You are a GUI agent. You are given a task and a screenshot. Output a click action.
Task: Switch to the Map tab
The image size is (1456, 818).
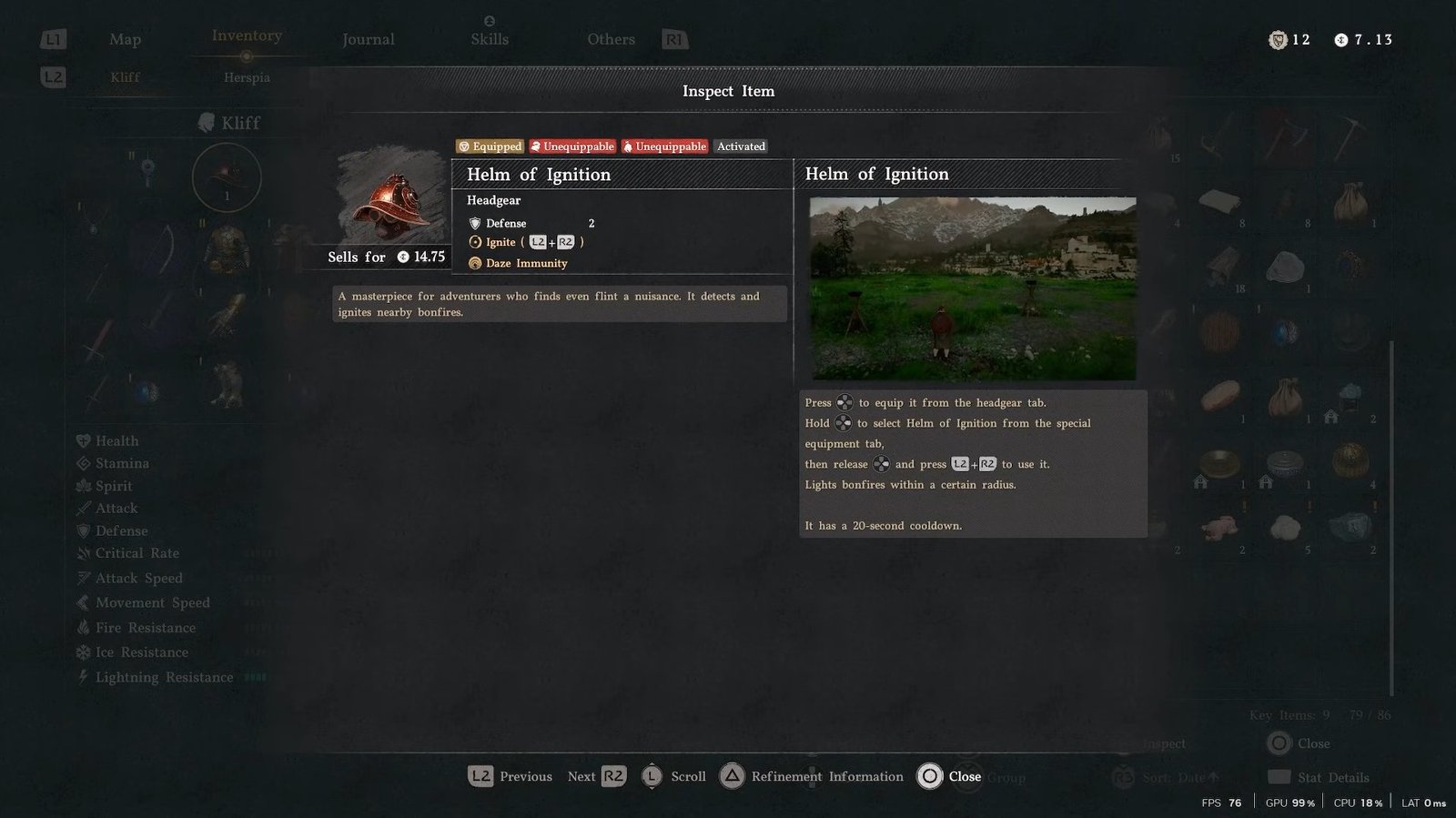tap(125, 39)
